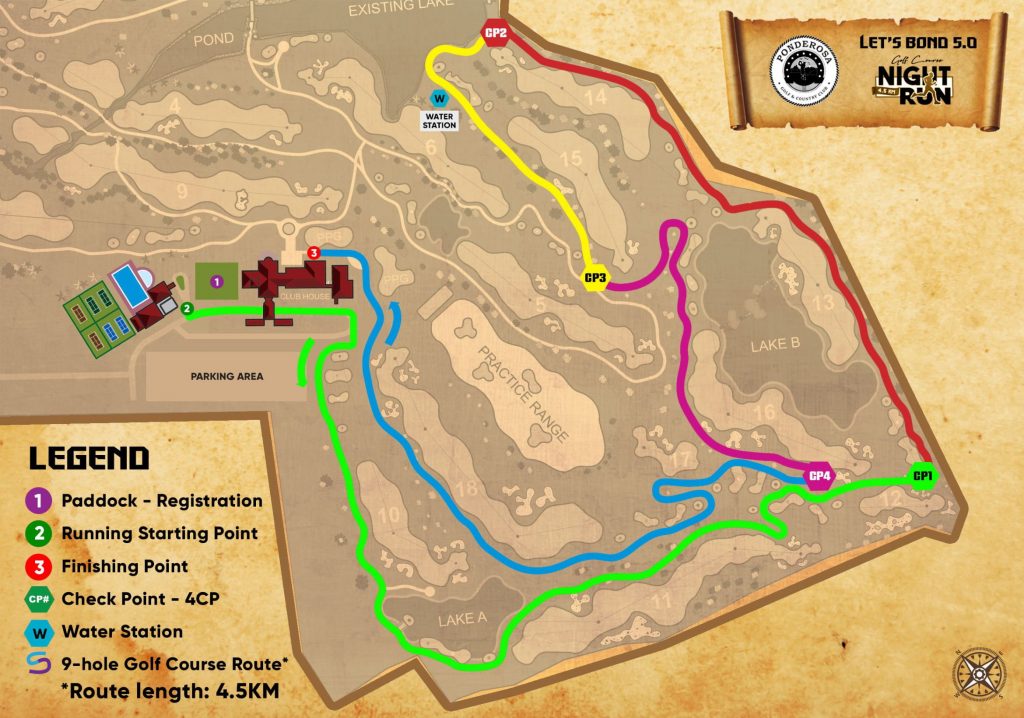Open the Ponderosa club logo
Image resolution: width=1024 pixels, height=718 pixels.
tap(803, 71)
